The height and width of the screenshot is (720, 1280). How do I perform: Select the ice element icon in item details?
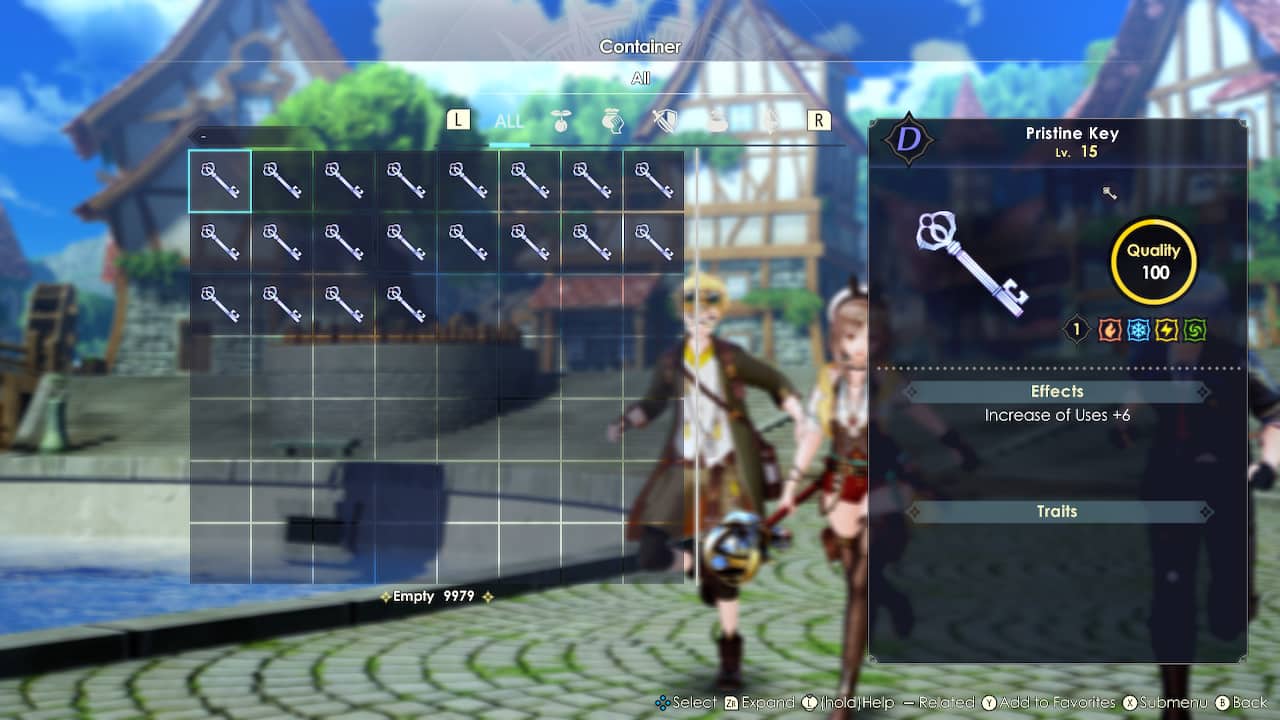tap(1137, 329)
